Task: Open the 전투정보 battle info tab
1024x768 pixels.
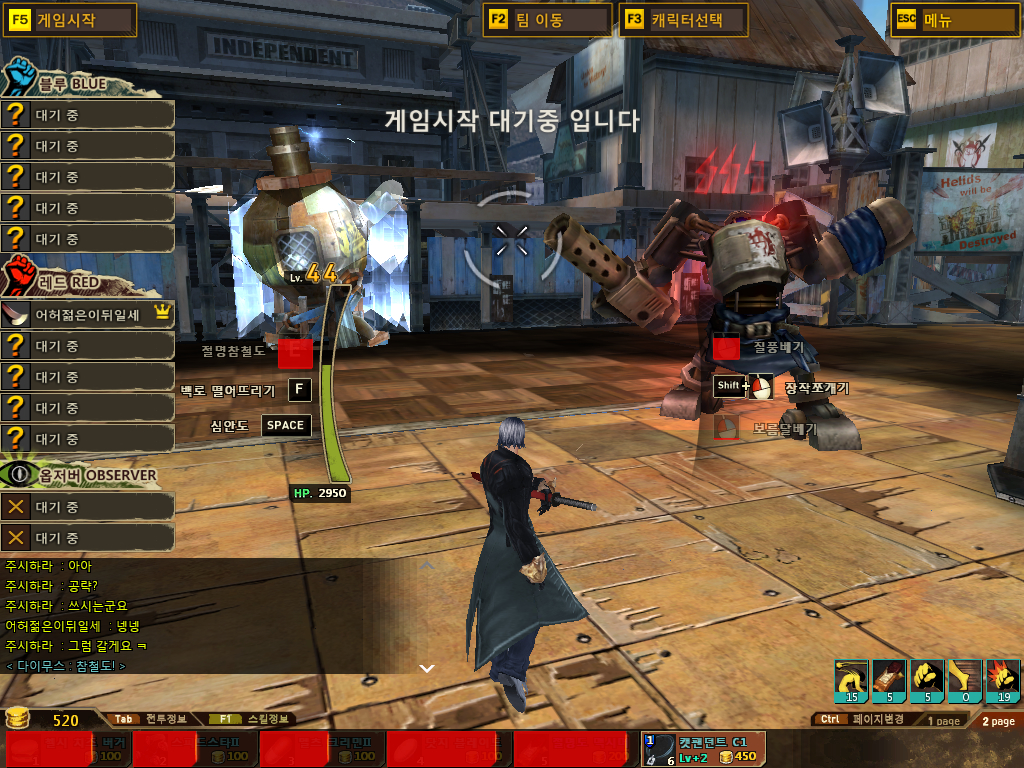Action: click(150, 719)
